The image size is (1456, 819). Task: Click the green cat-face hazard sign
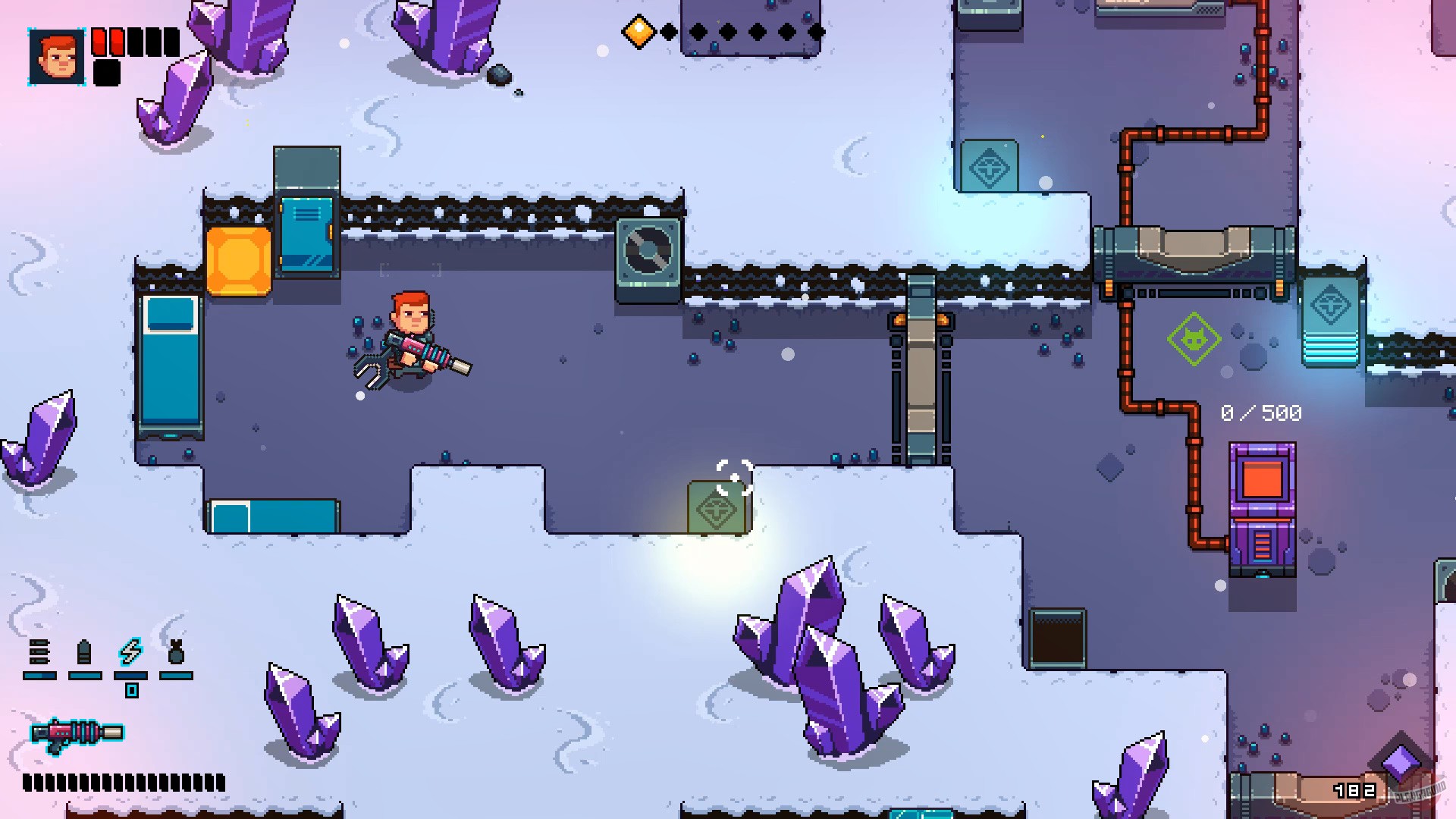coord(1193,339)
